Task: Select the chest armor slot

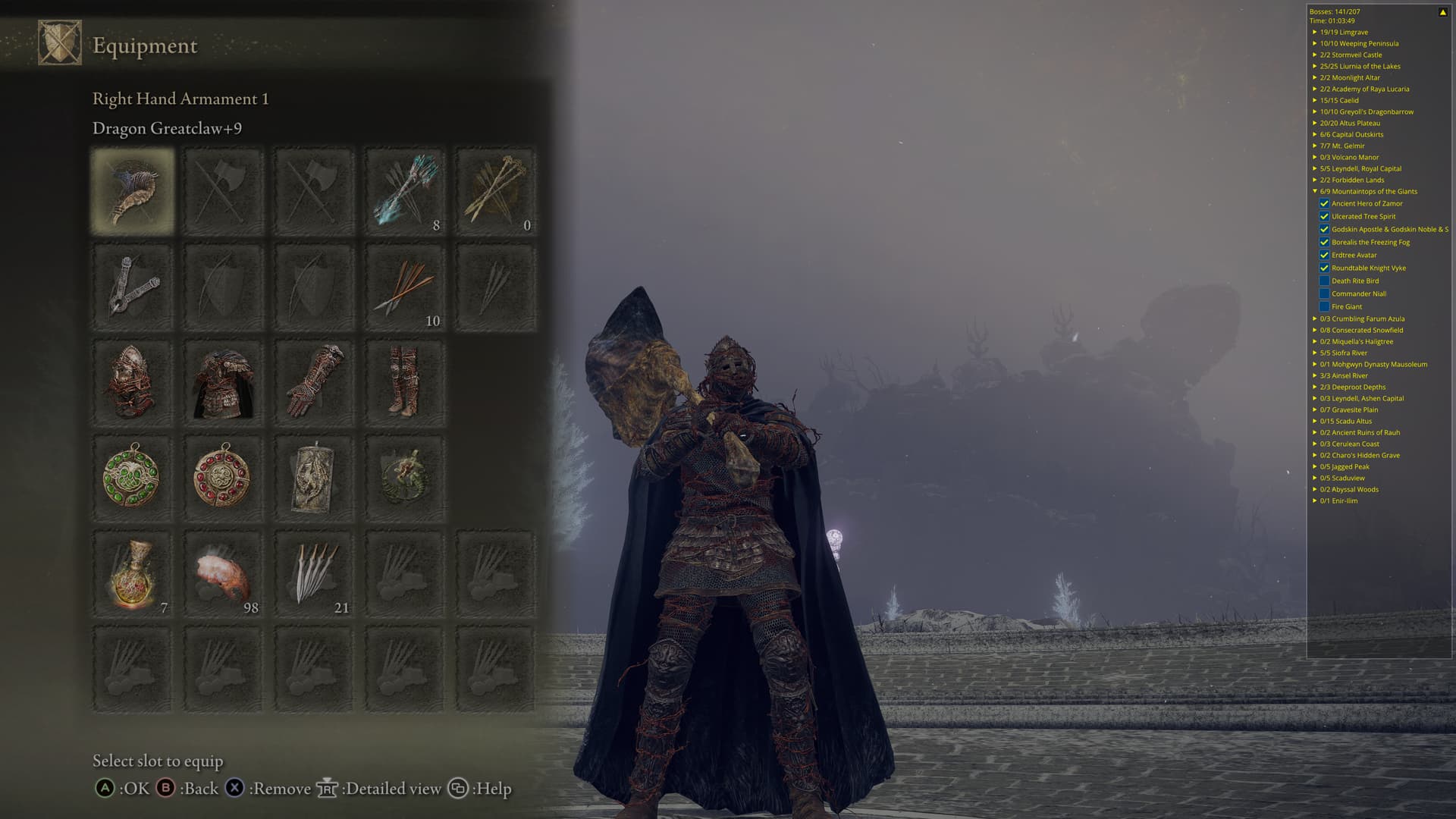Action: coord(223,383)
